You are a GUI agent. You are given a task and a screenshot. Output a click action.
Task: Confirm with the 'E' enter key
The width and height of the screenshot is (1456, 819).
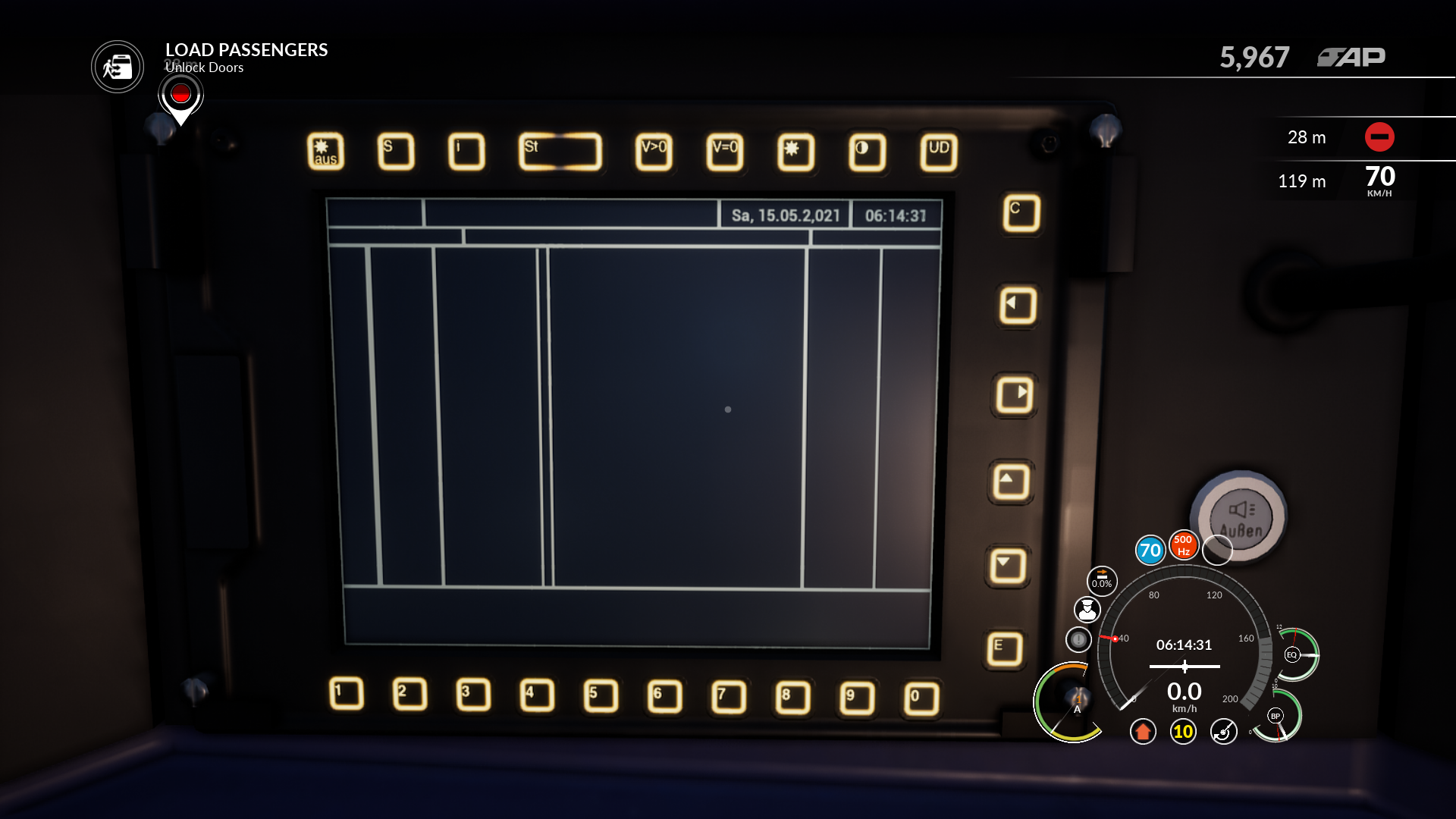(1005, 649)
